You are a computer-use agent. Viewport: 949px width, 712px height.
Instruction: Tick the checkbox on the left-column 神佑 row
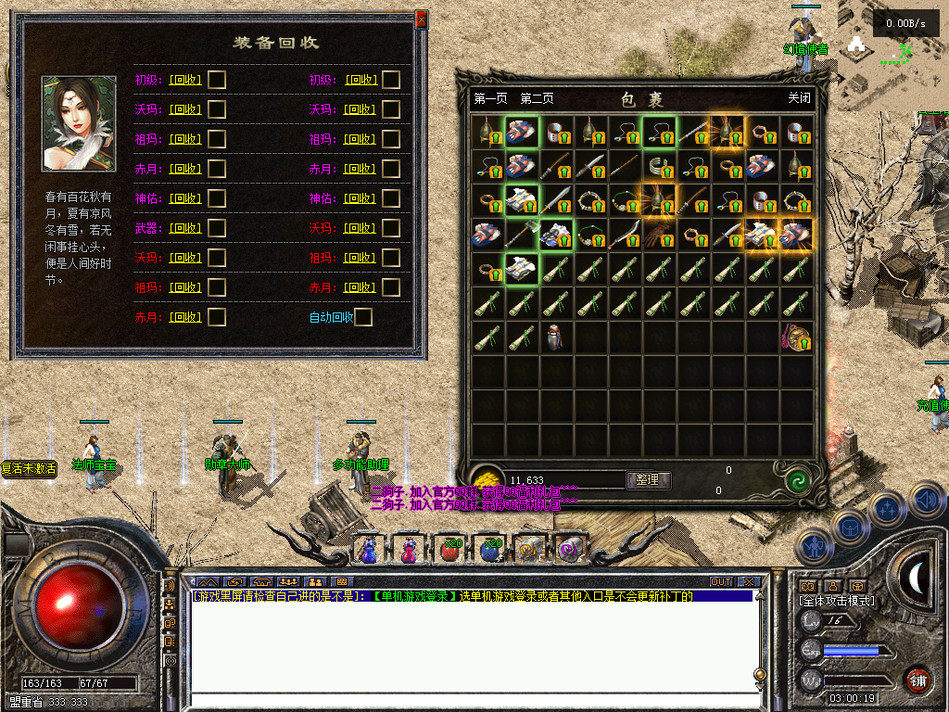(x=216, y=199)
